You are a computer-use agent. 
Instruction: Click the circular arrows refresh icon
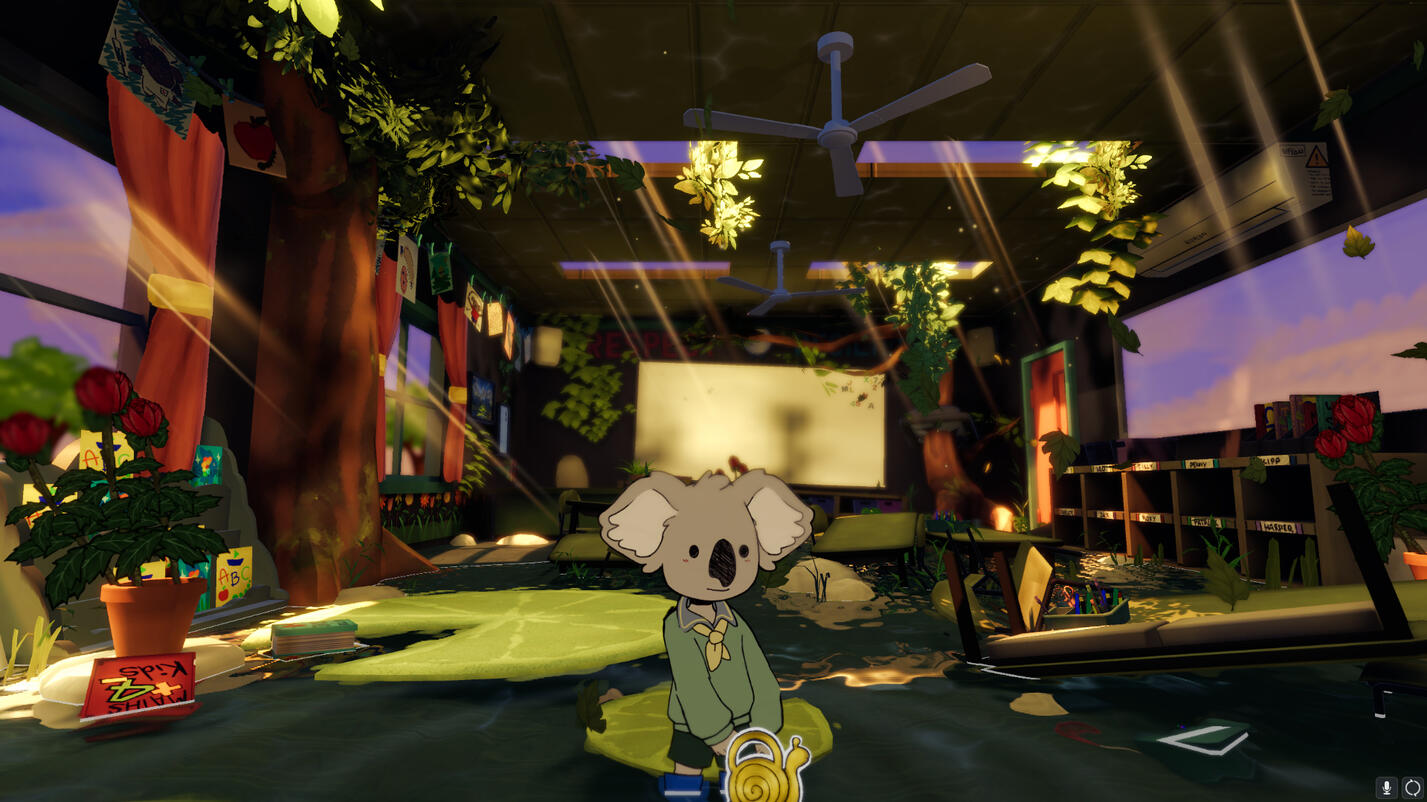pos(1412,788)
